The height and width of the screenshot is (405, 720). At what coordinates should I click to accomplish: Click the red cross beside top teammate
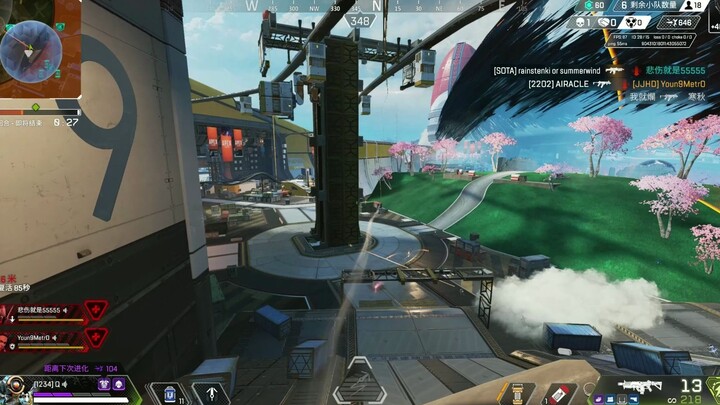click(x=96, y=310)
